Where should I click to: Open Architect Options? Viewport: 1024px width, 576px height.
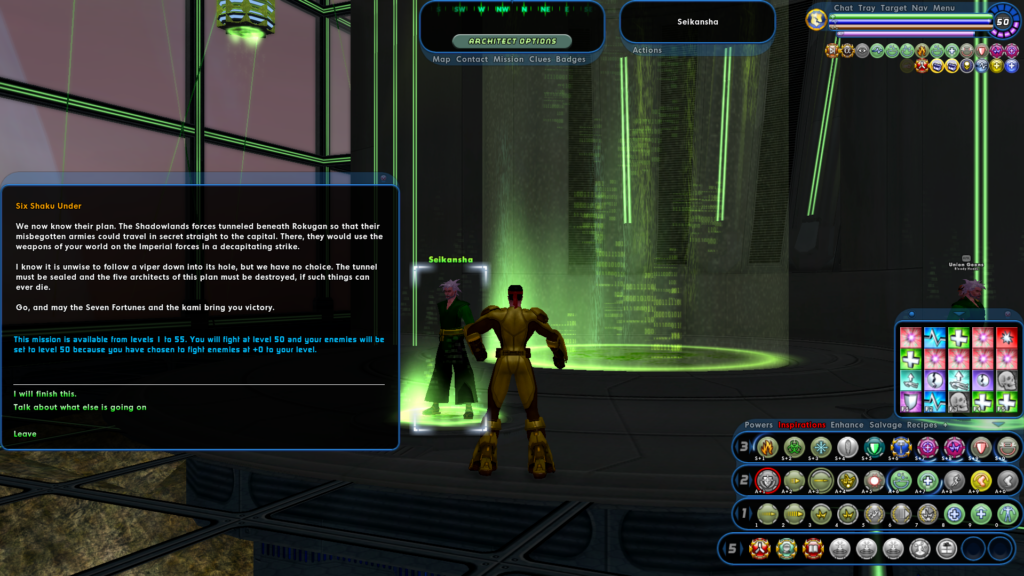tap(512, 41)
